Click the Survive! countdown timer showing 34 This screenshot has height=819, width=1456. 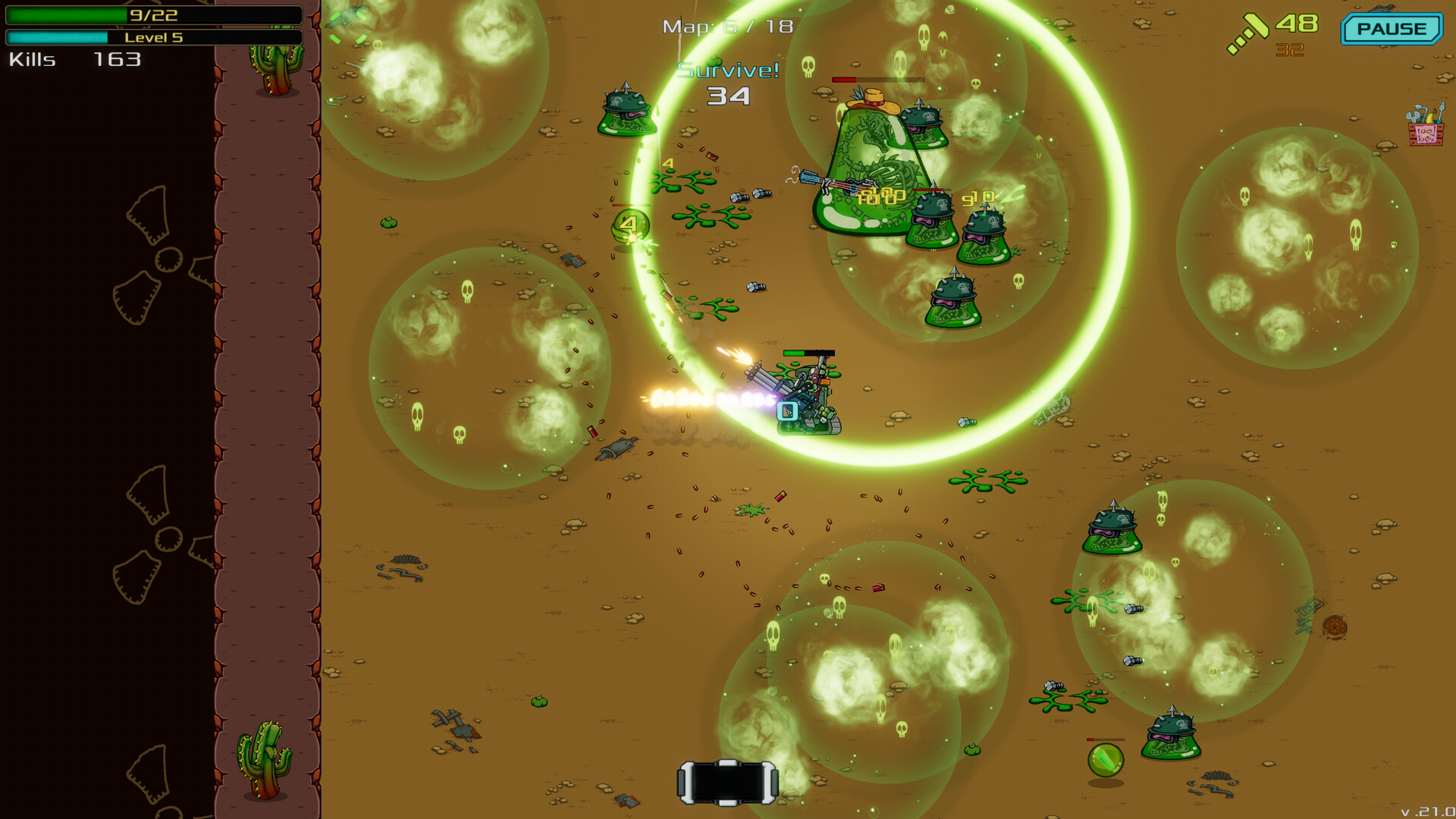tap(729, 96)
